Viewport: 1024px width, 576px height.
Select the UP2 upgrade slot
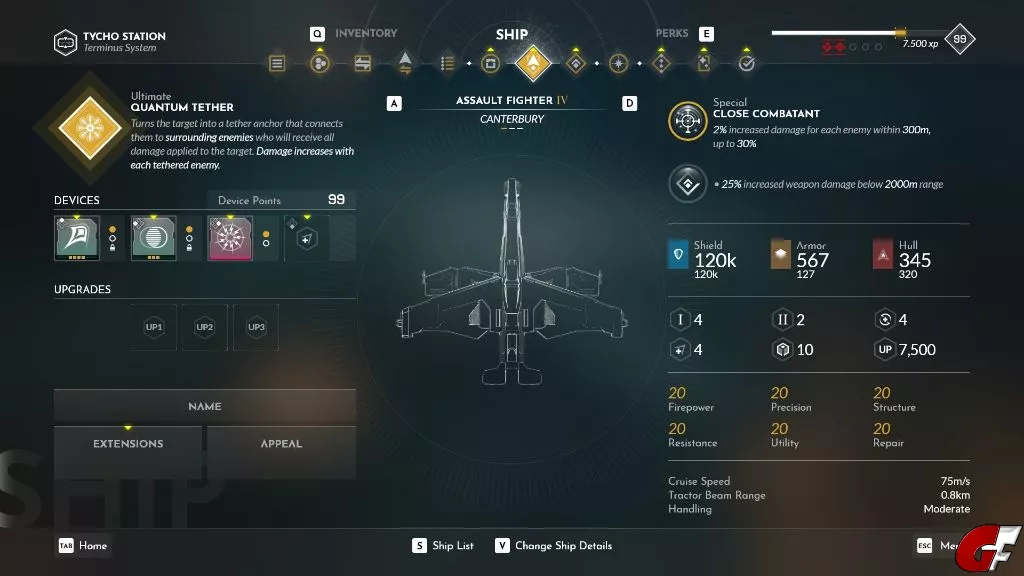click(205, 327)
